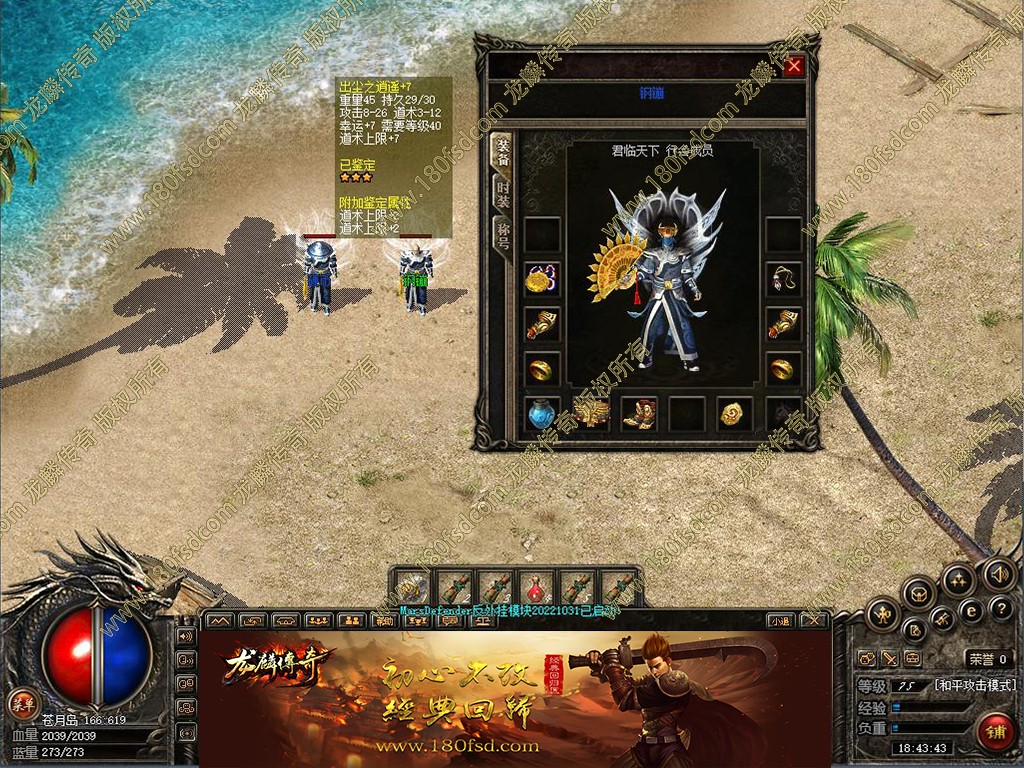1024x768 pixels.
Task: Open the red 铺 shop button
Action: coord(993,731)
